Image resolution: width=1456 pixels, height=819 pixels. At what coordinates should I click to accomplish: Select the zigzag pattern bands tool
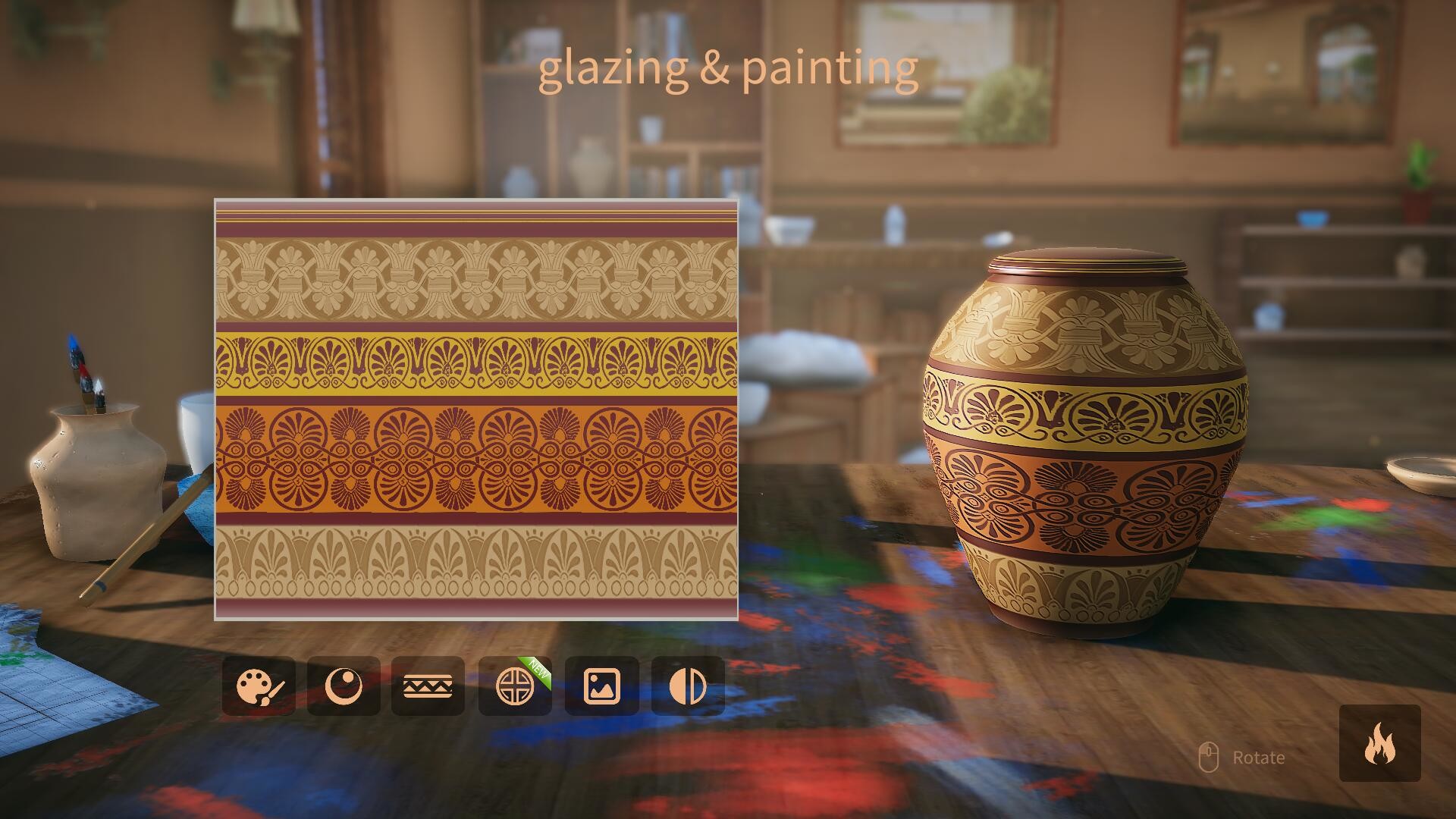click(x=428, y=687)
